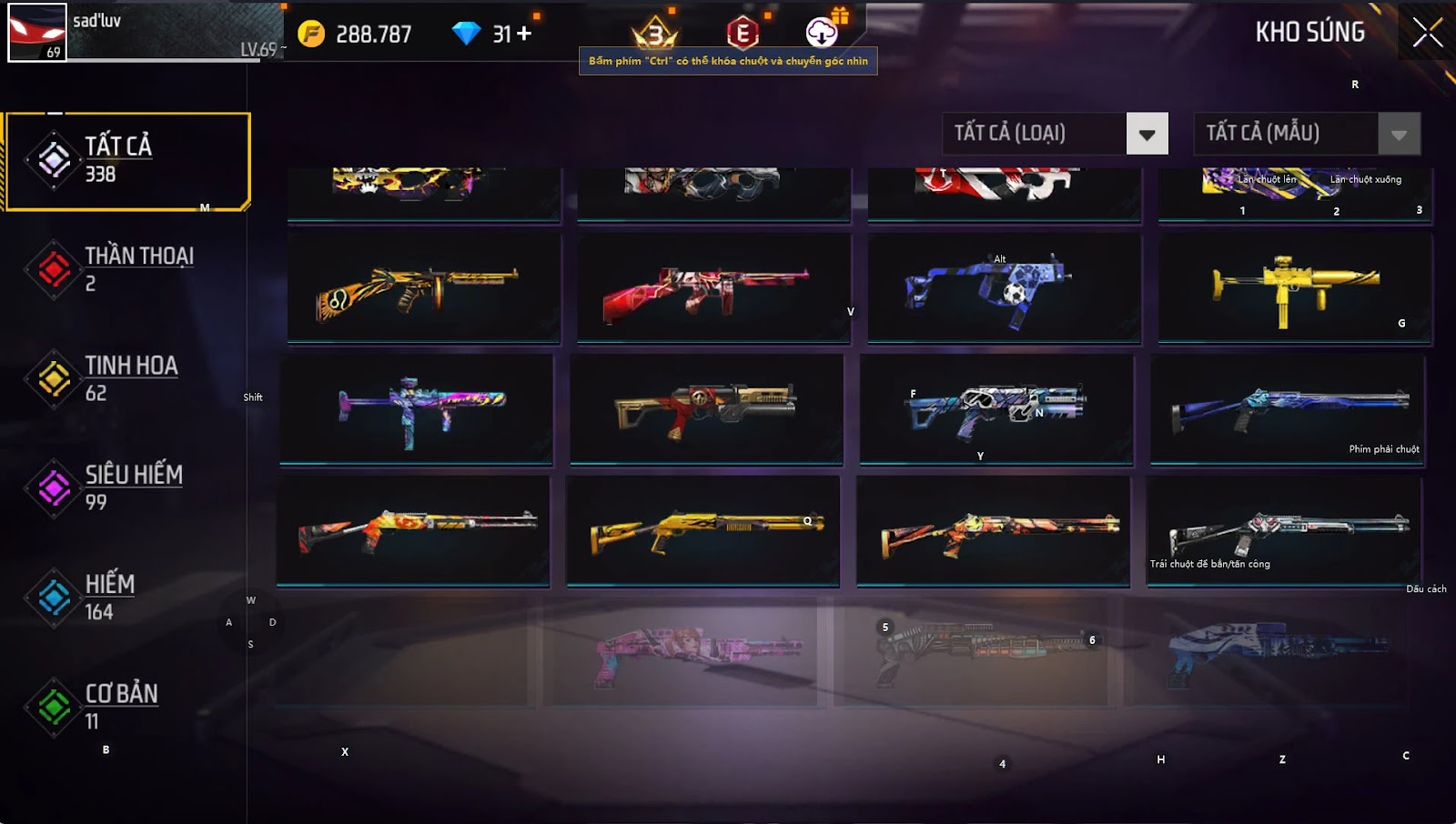
Task: Select the solid gold submachine gun skin
Action: click(1295, 288)
